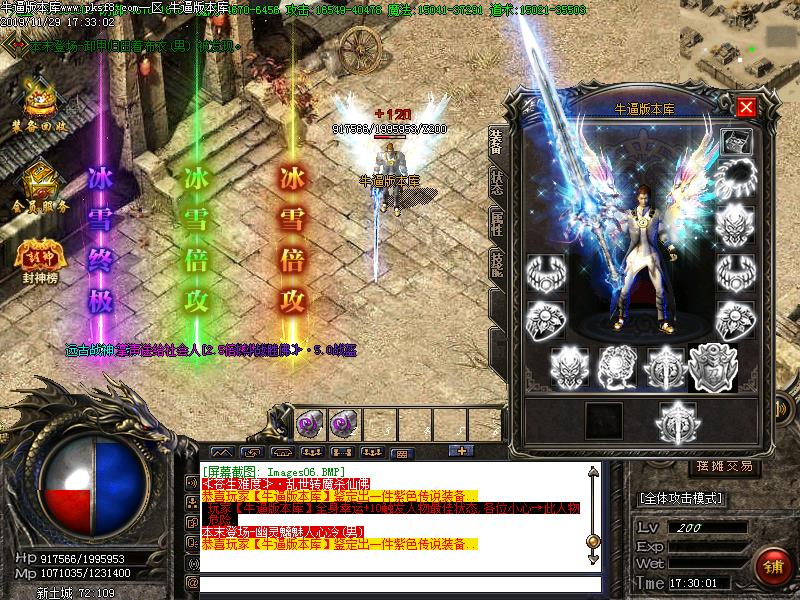This screenshot has height=600, width=800.
Task: Close the character equipment panel
Action: tap(745, 107)
